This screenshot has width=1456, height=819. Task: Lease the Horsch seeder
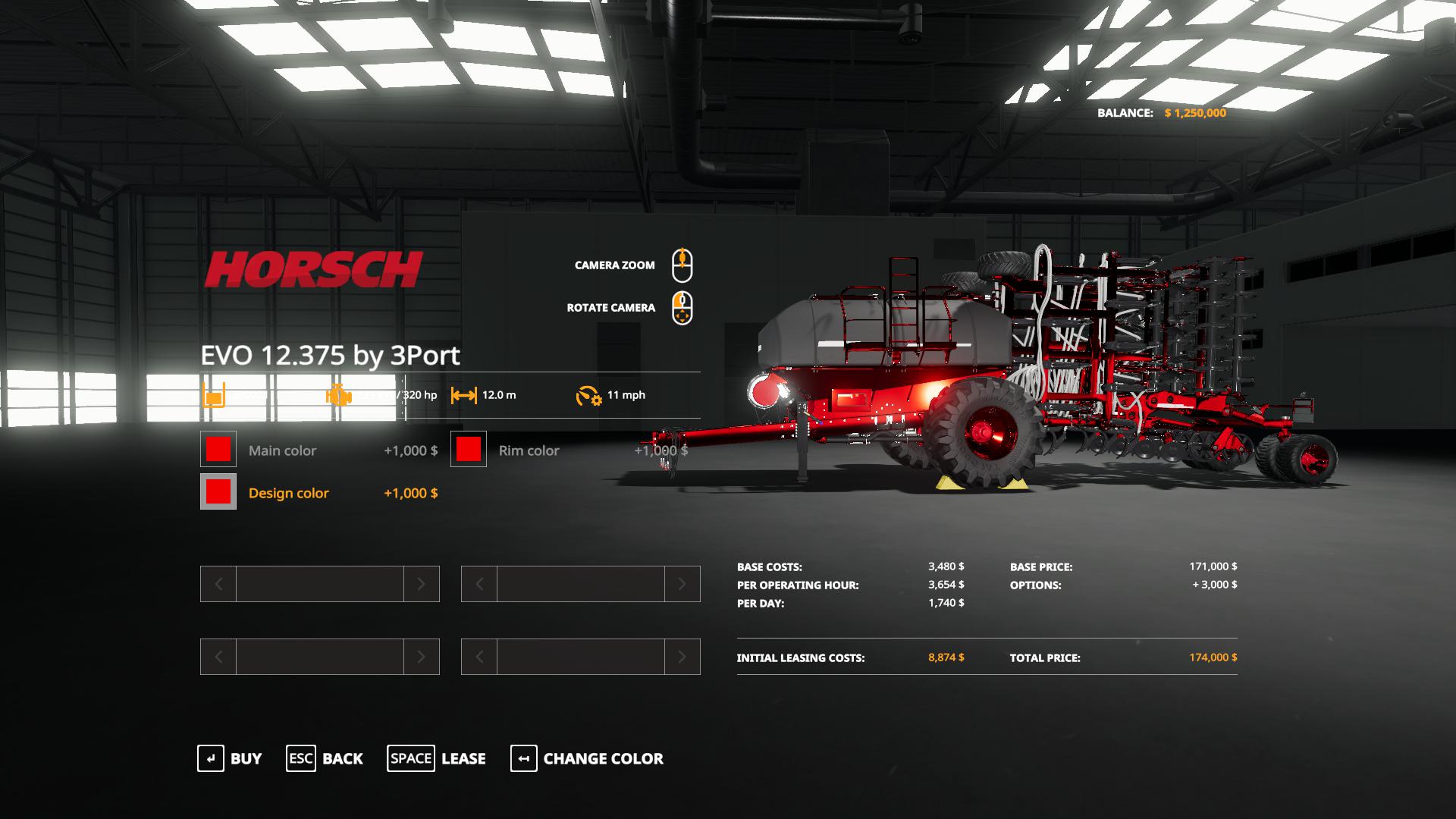437,758
